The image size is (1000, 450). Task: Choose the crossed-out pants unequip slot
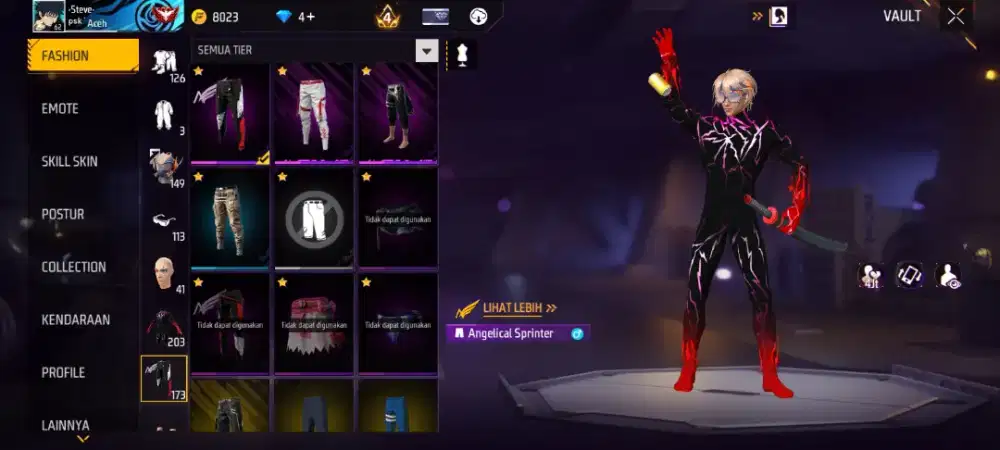314,217
